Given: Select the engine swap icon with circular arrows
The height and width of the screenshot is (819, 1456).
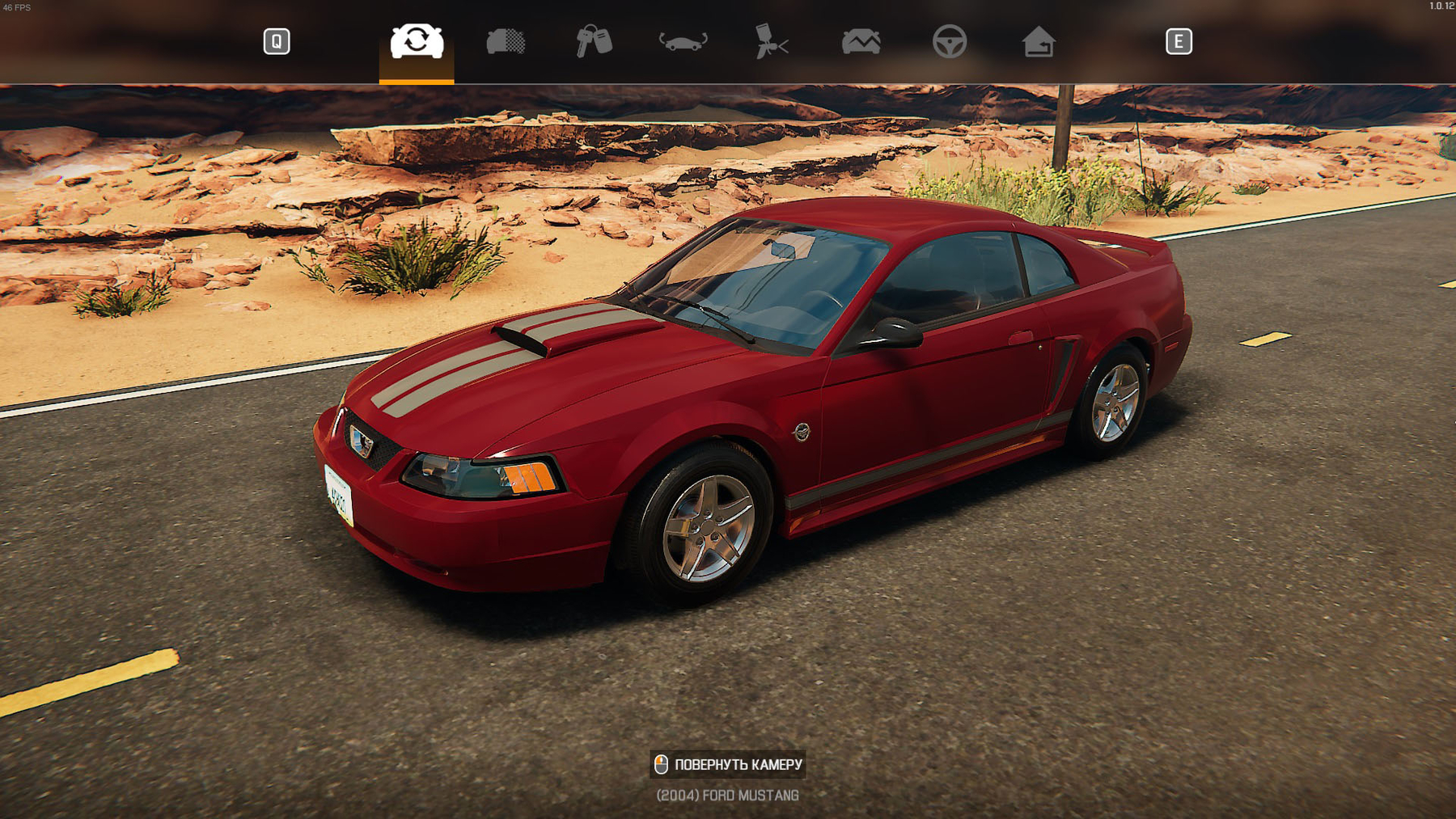Looking at the screenshot, I should coord(415,43).
